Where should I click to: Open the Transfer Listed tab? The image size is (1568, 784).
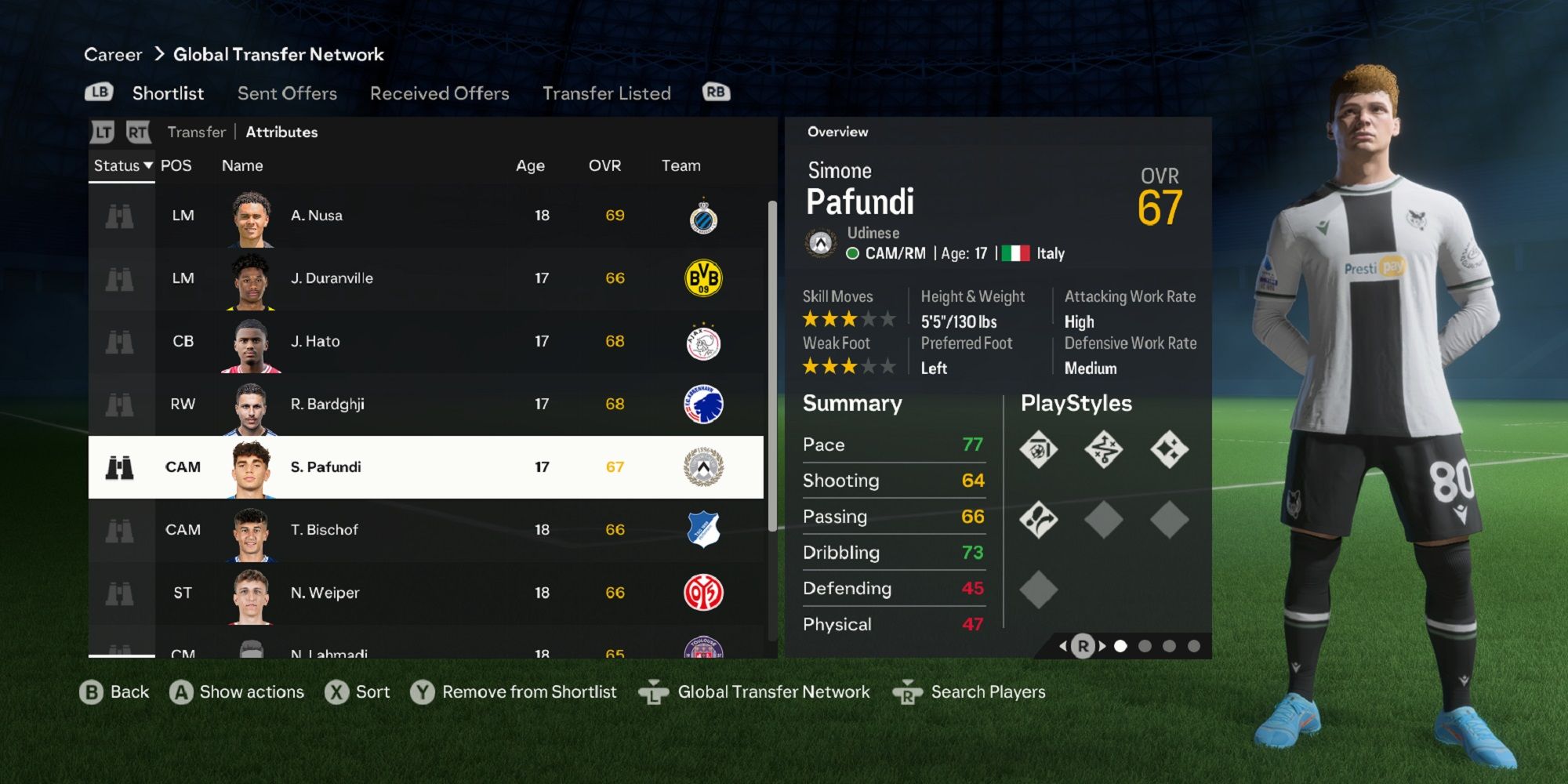606,93
